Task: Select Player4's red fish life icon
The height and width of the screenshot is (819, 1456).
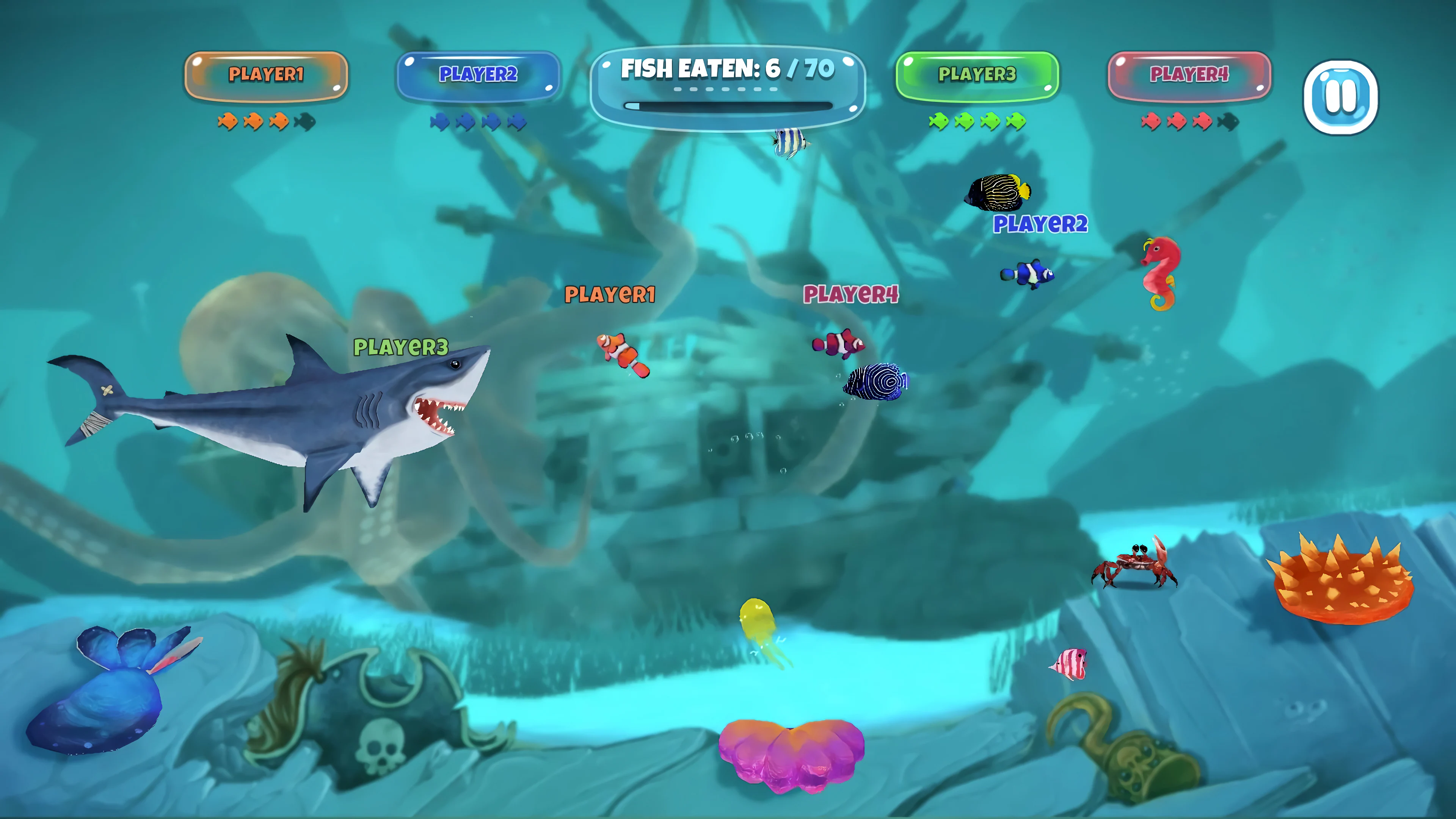Action: (1151, 121)
